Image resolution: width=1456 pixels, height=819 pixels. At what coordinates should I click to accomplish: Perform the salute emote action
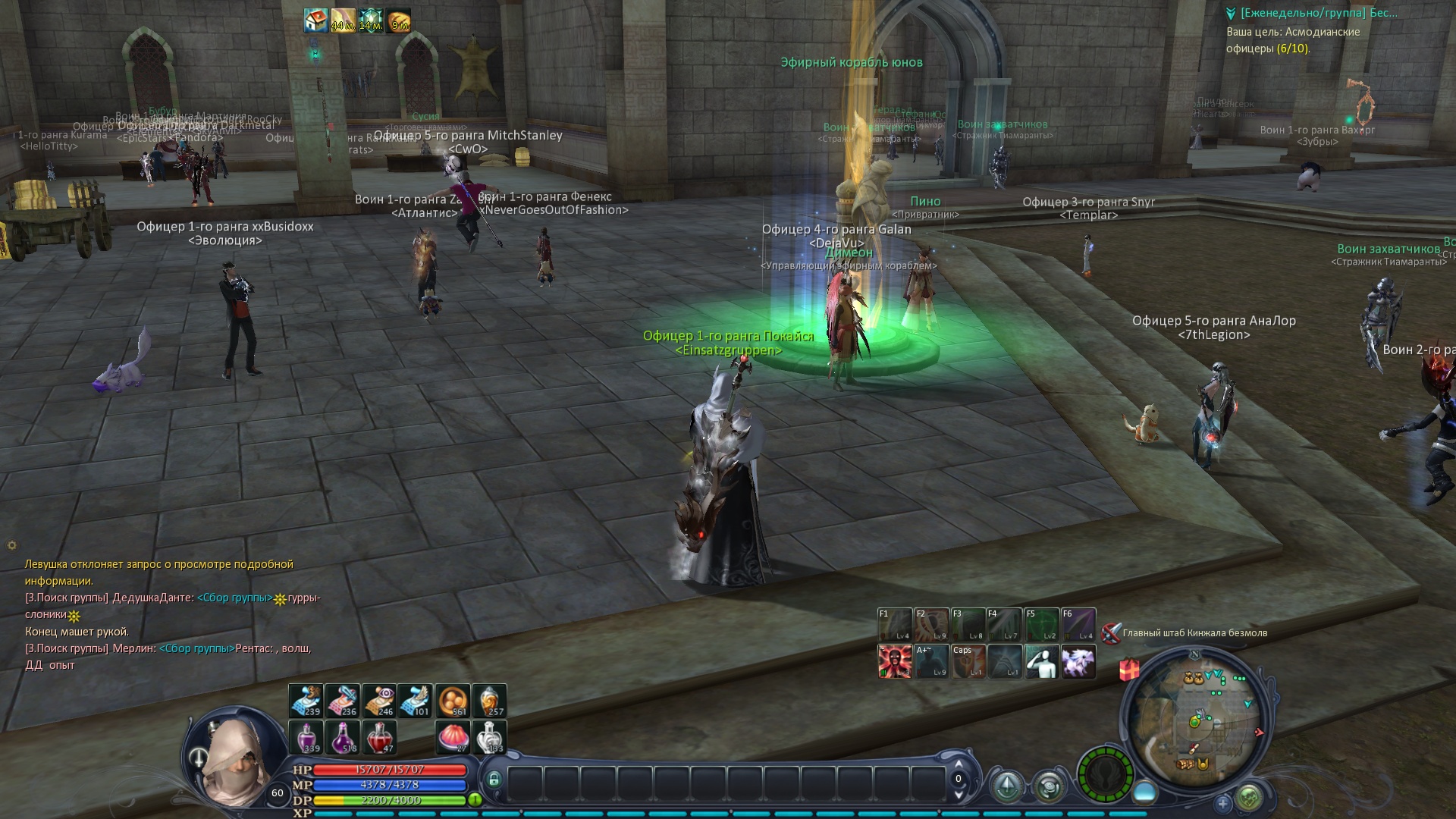1041,661
